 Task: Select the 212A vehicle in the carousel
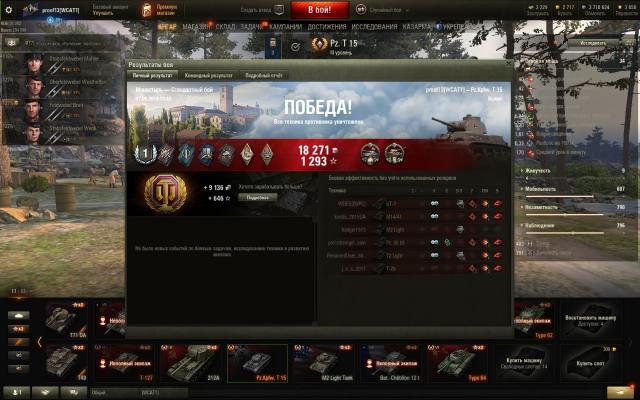click(191, 363)
